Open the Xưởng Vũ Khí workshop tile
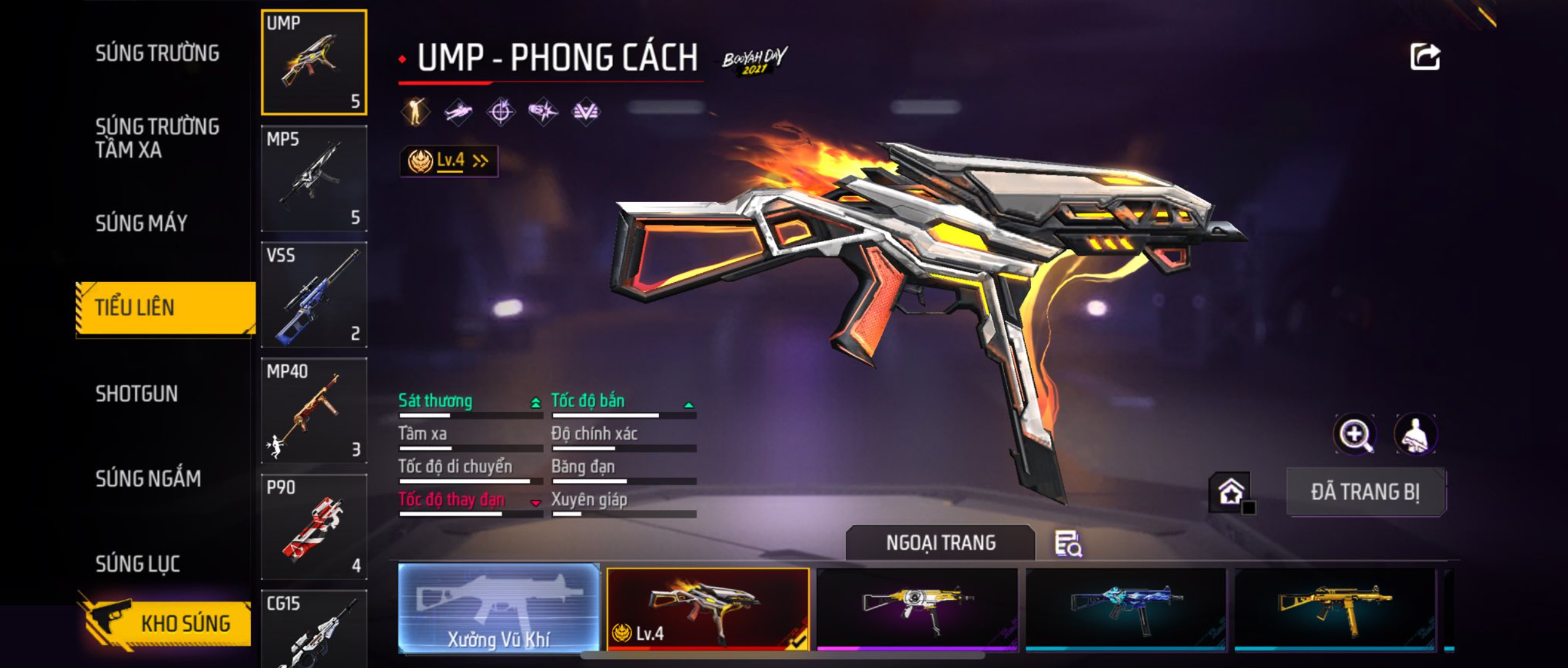This screenshot has height=668, width=1568. coord(499,608)
